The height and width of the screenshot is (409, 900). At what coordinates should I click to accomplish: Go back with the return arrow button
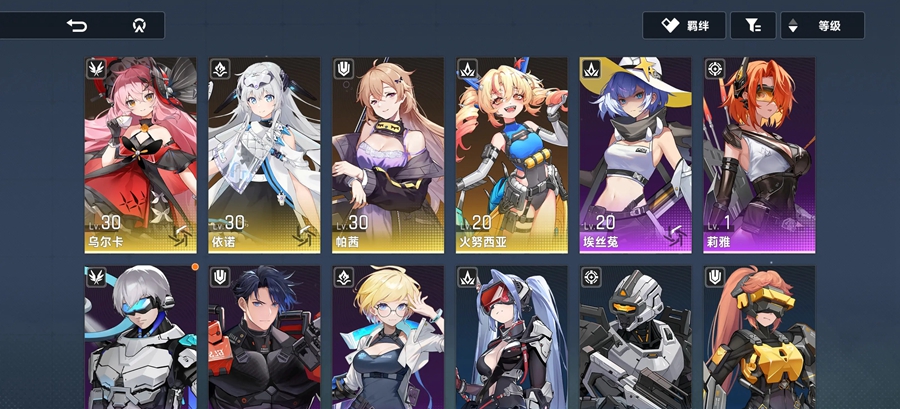pos(77,26)
